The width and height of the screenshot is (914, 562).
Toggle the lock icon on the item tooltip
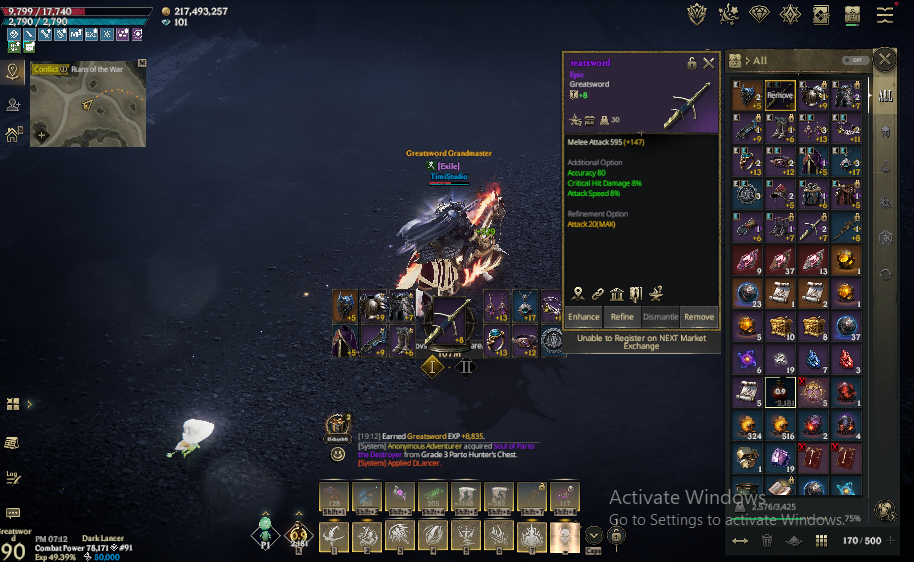pos(691,63)
